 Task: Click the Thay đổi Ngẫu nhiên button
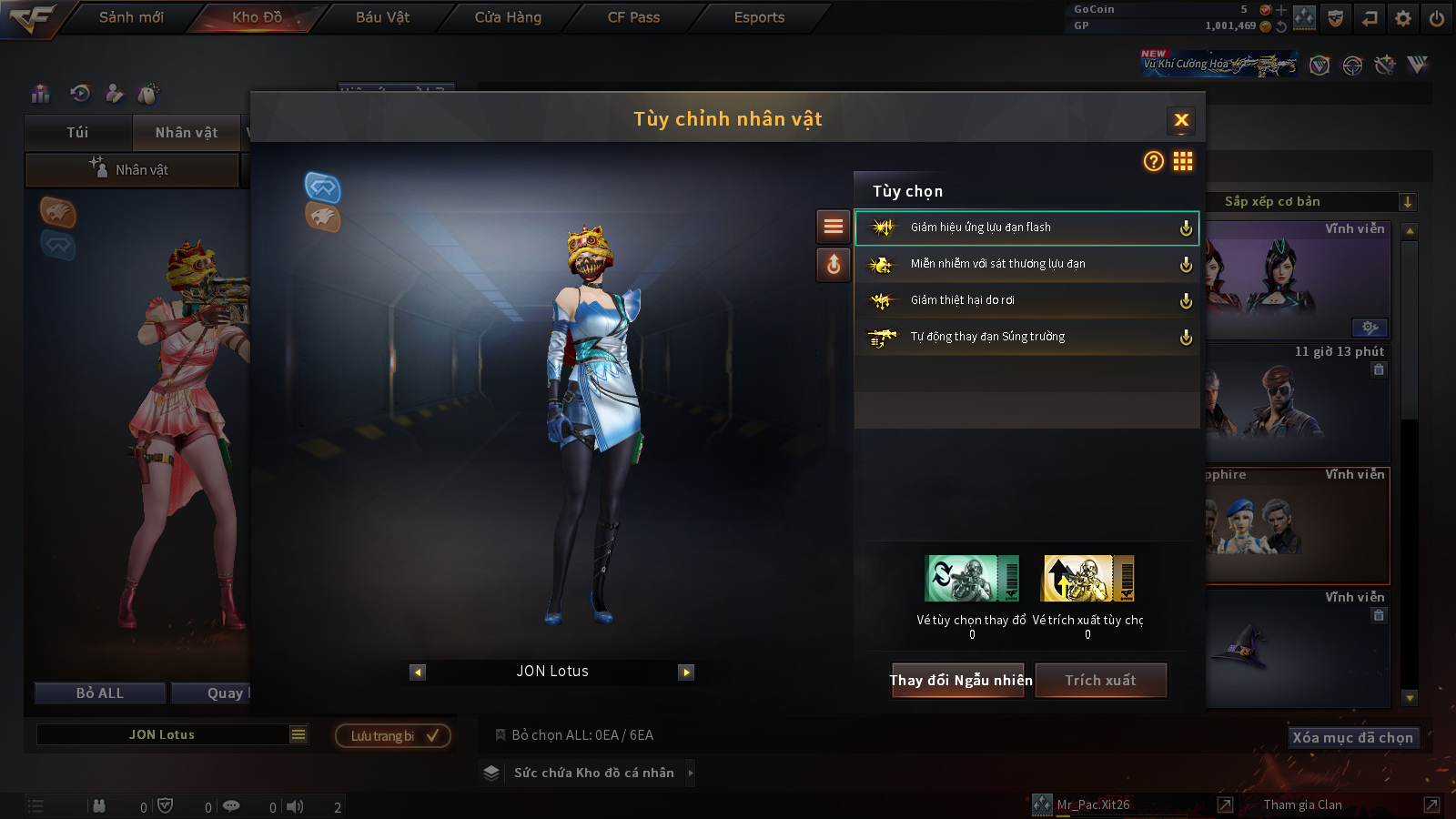click(x=959, y=680)
